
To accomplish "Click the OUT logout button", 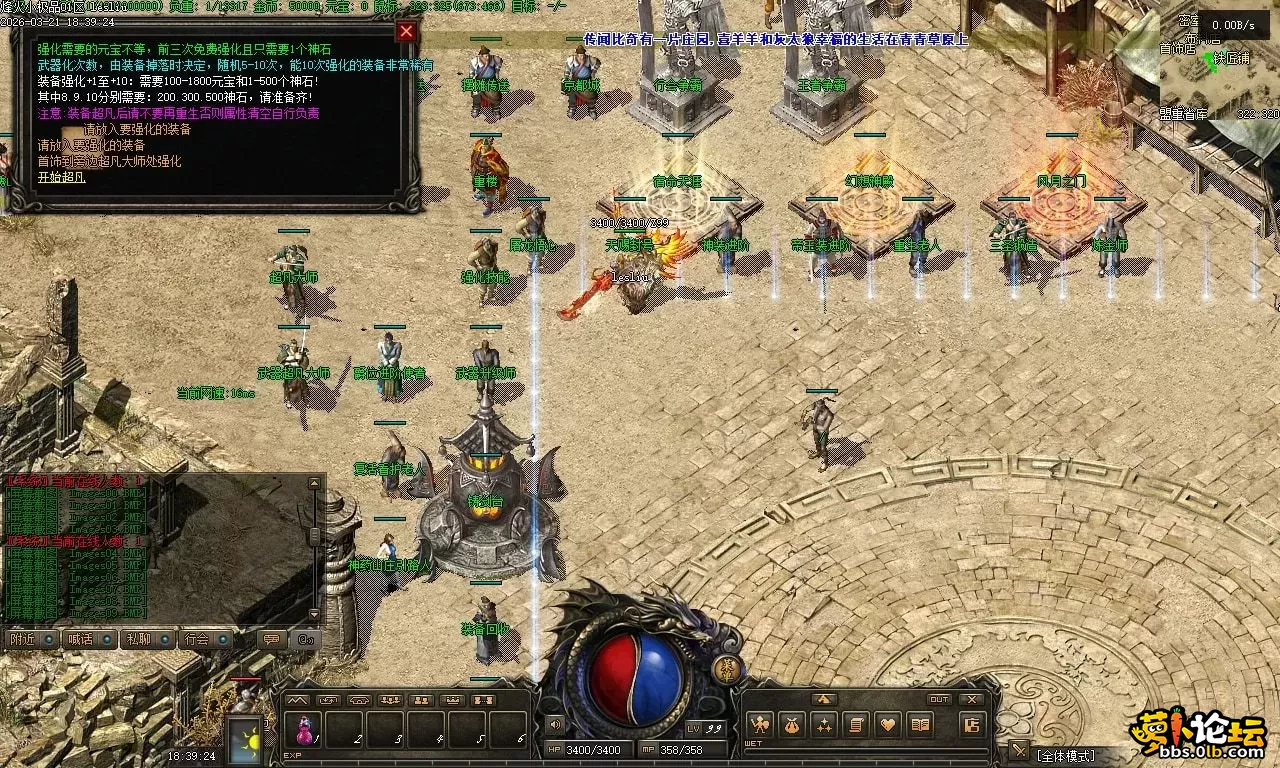I will click(x=939, y=699).
